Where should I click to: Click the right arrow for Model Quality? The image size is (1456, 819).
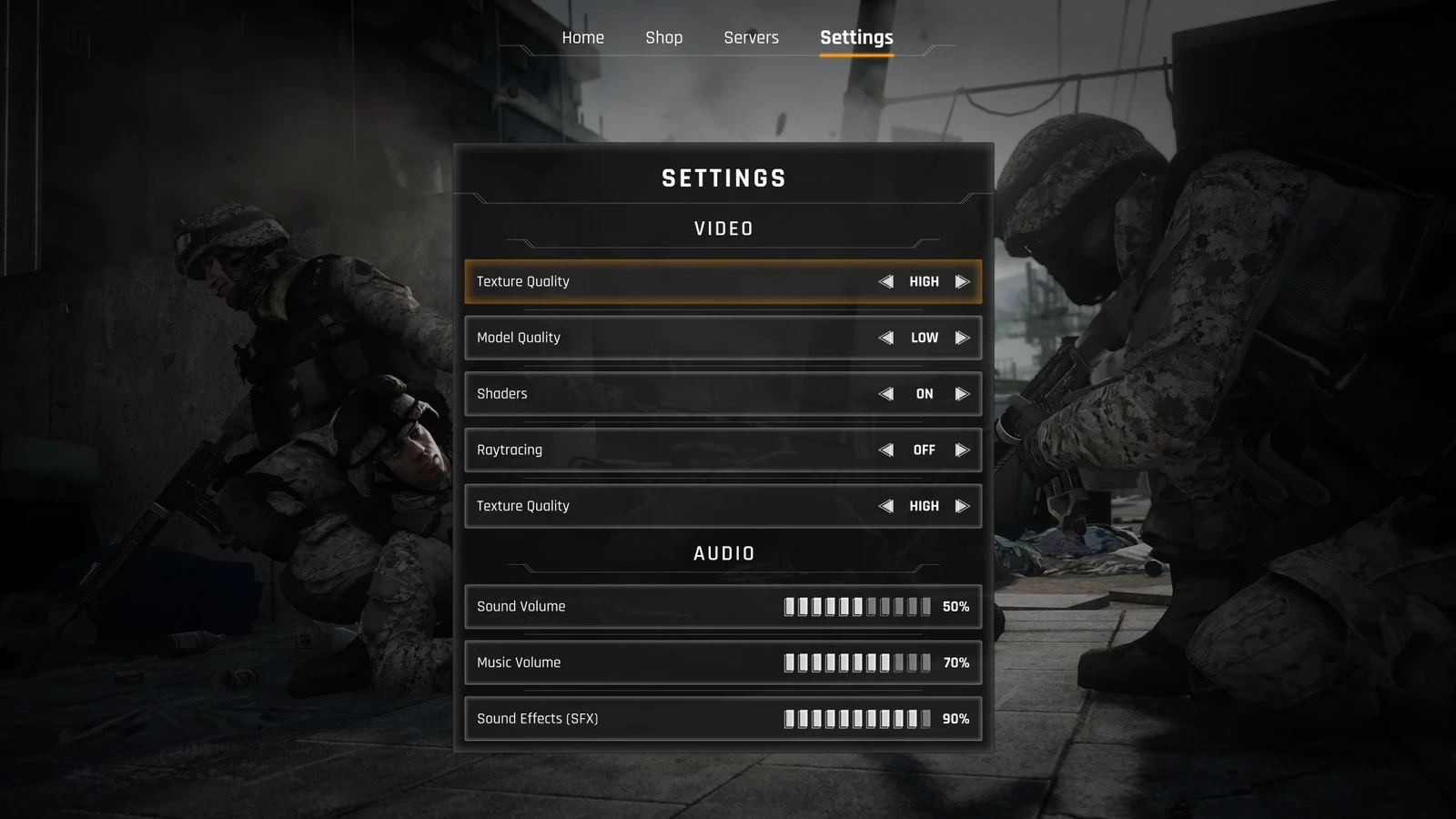(962, 338)
